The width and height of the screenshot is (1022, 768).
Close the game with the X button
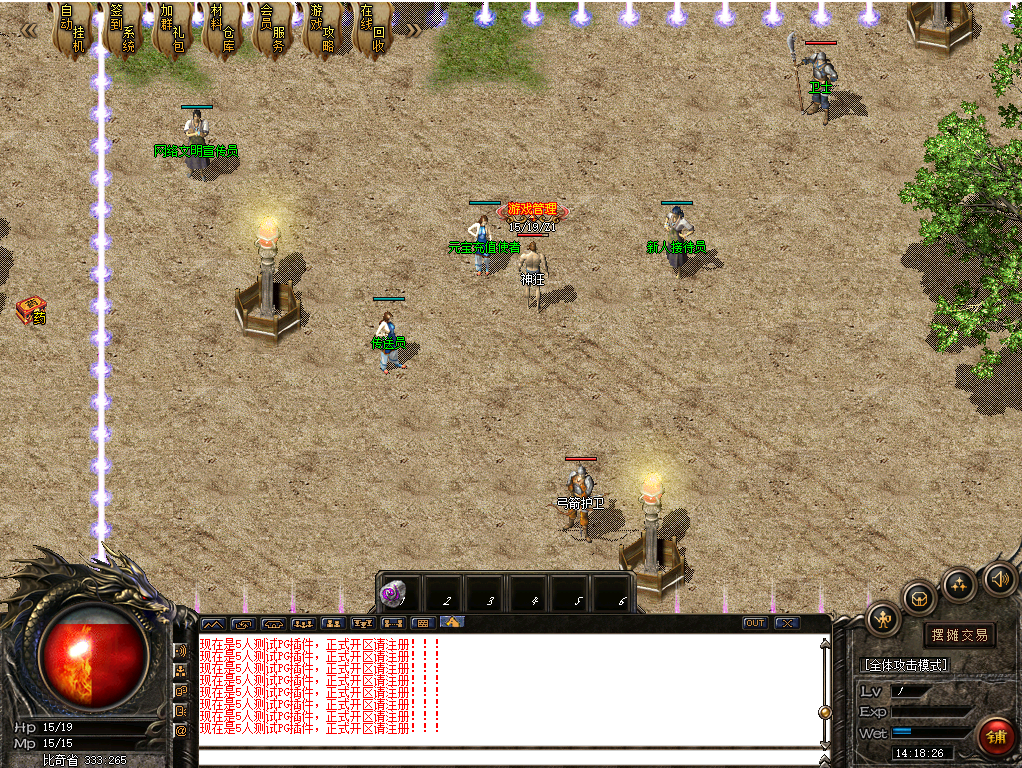787,623
